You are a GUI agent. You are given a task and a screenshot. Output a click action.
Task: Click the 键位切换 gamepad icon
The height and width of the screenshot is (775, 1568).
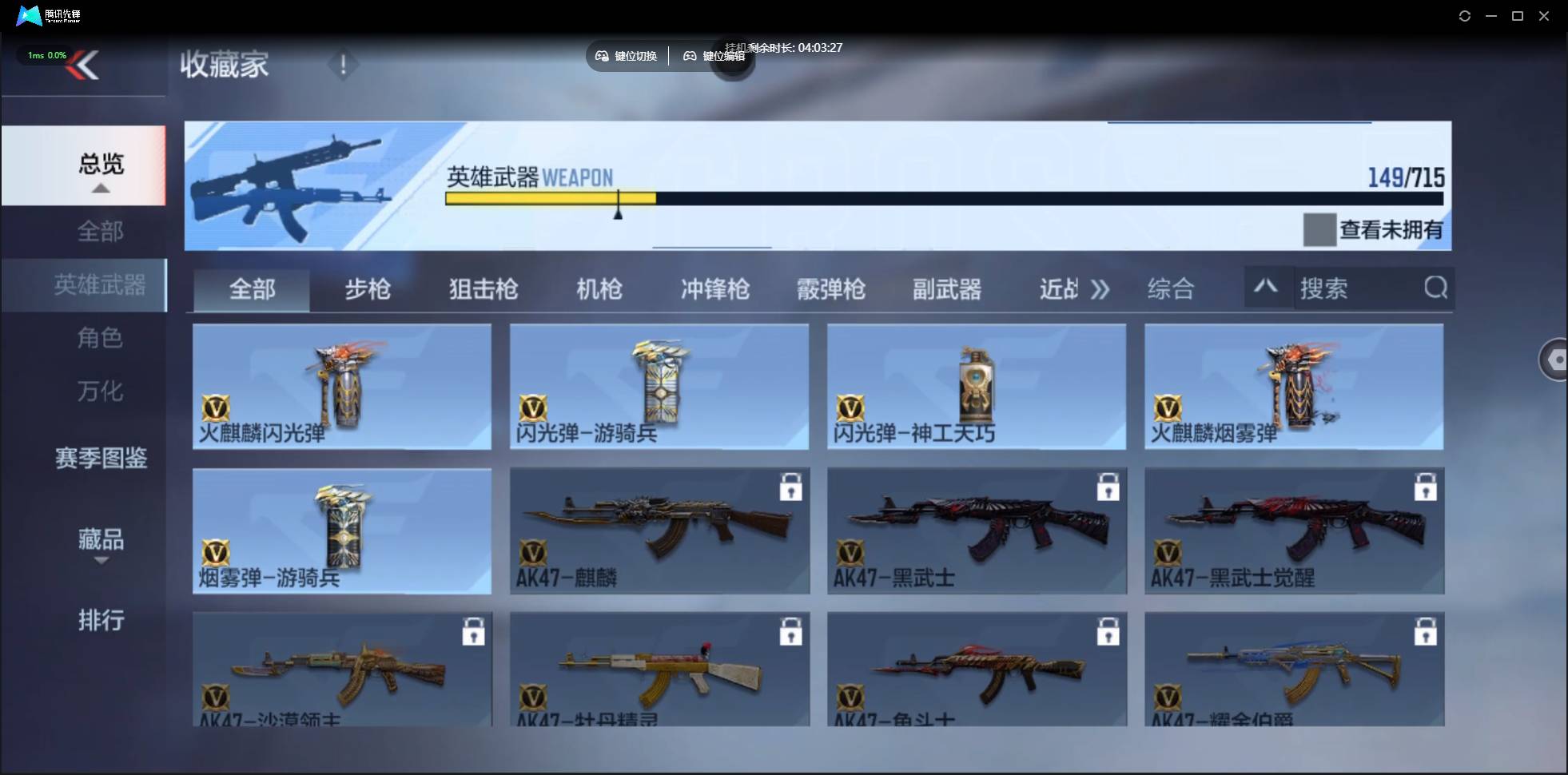[x=602, y=56]
